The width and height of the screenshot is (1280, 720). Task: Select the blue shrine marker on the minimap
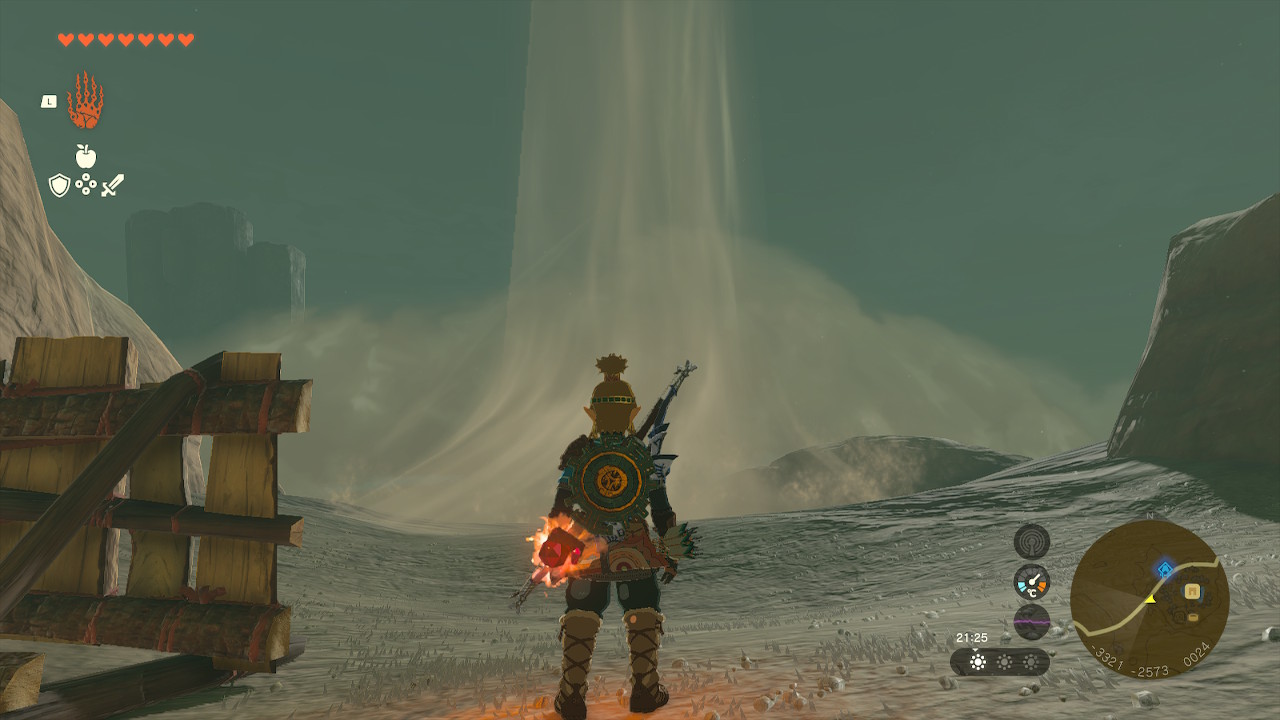point(1164,569)
